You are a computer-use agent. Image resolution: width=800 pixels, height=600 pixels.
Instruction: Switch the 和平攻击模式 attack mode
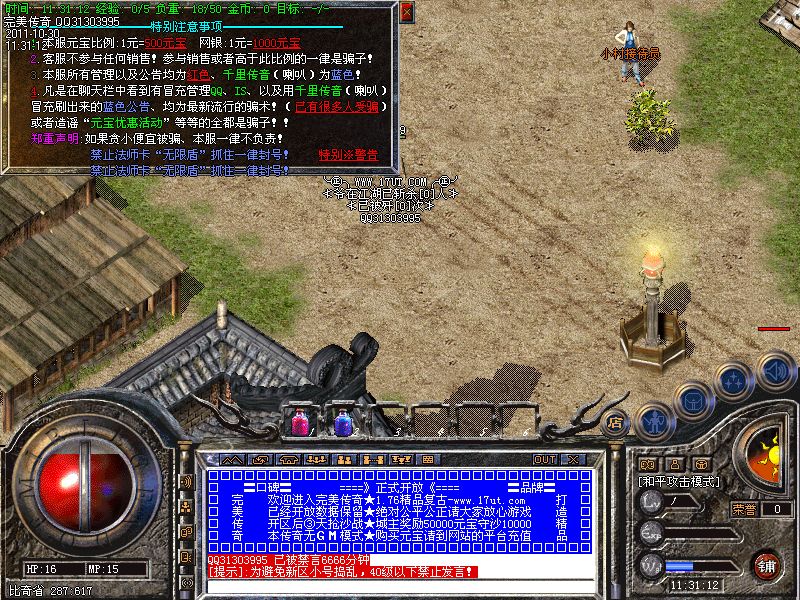pyautogui.click(x=676, y=481)
